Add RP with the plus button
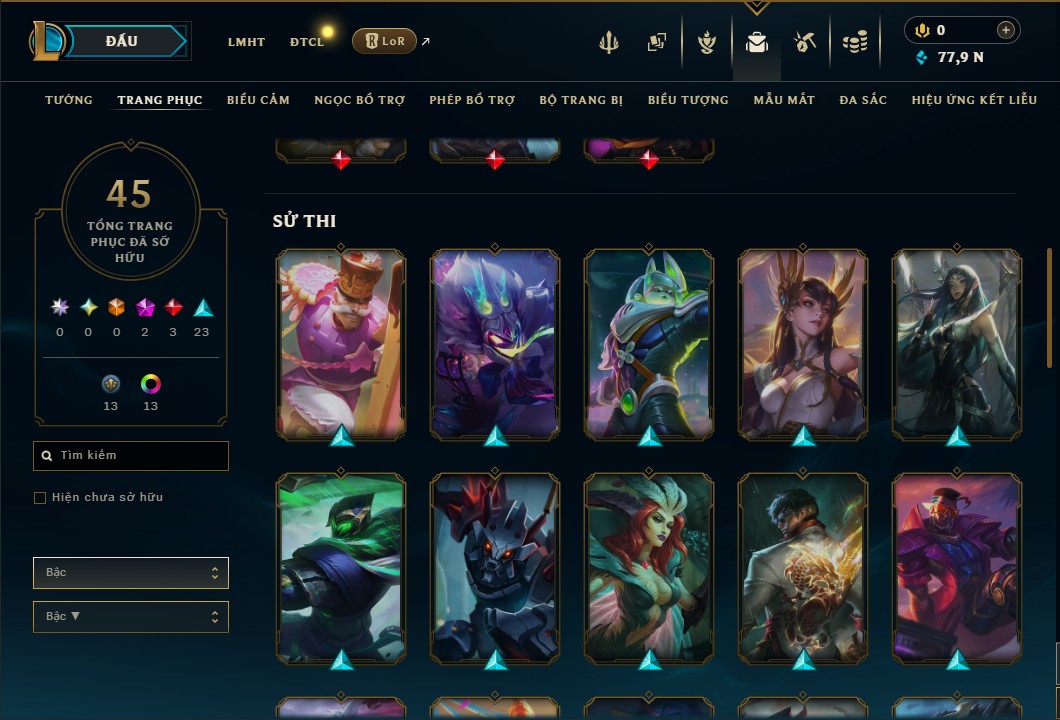1060x720 pixels. 1006,30
